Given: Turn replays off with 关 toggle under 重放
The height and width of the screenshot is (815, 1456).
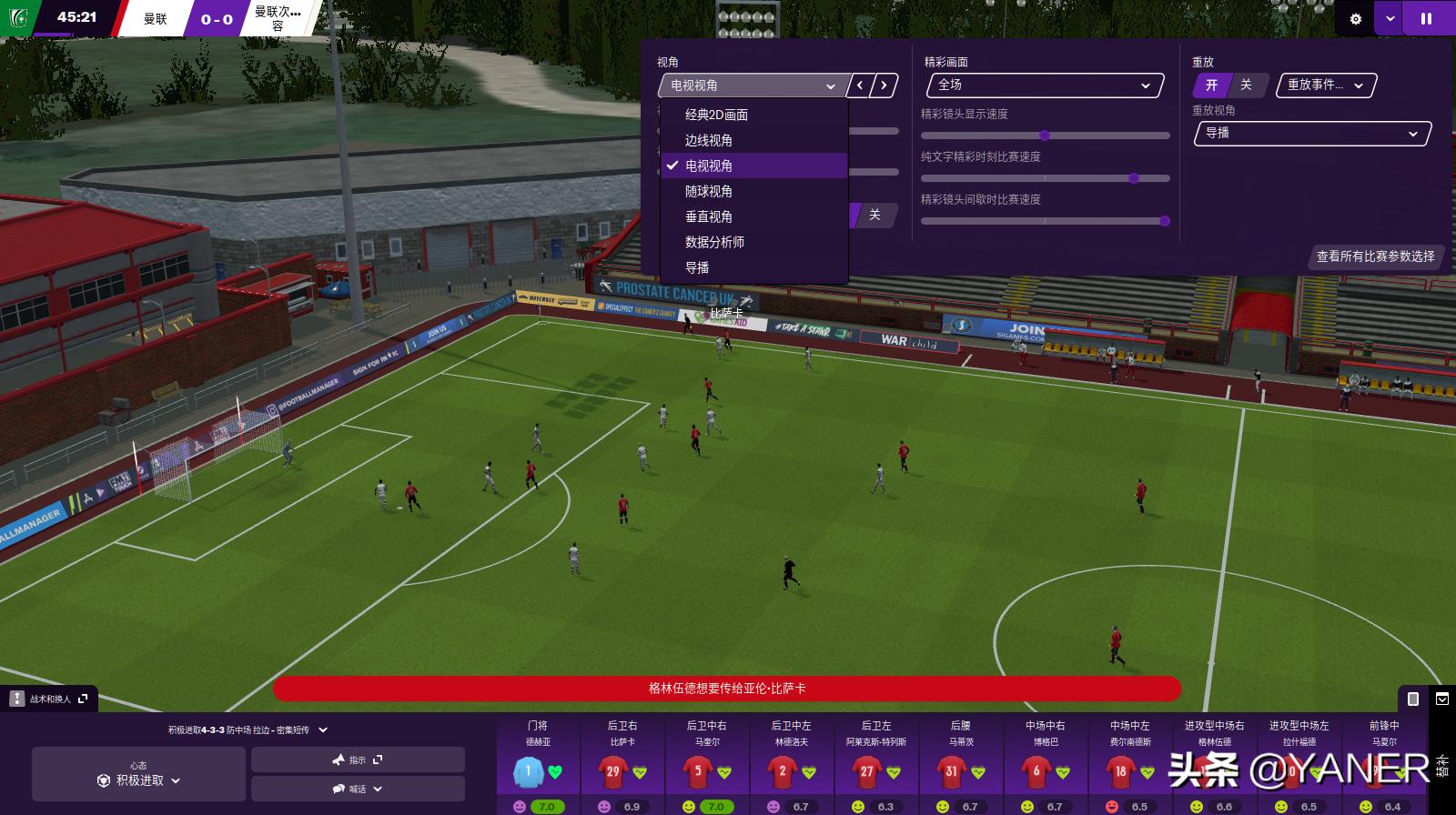Looking at the screenshot, I should click(1246, 86).
